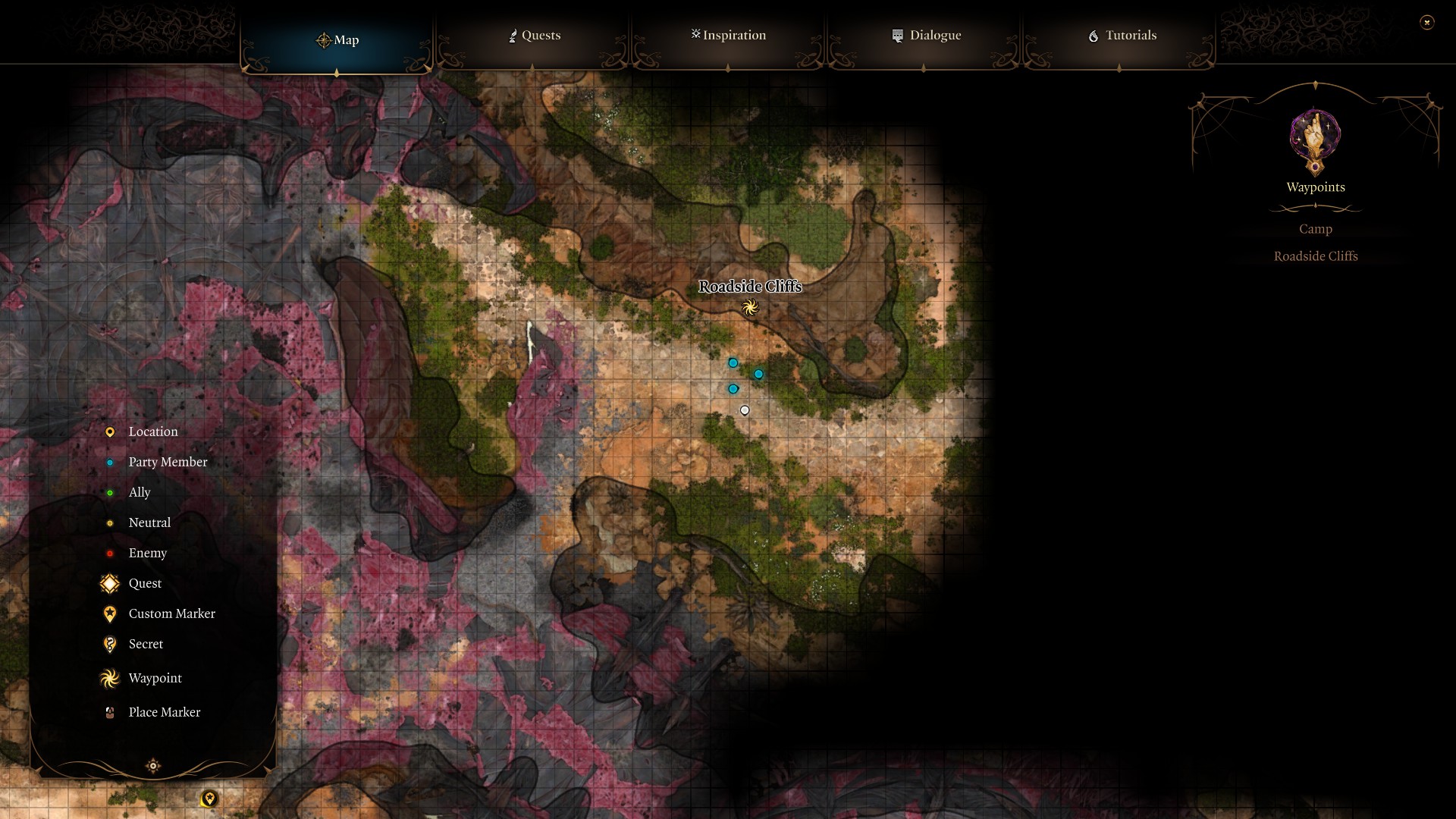Choose Roadside Cliffs in waypoints list
Image resolution: width=1456 pixels, height=819 pixels.
coord(1315,256)
